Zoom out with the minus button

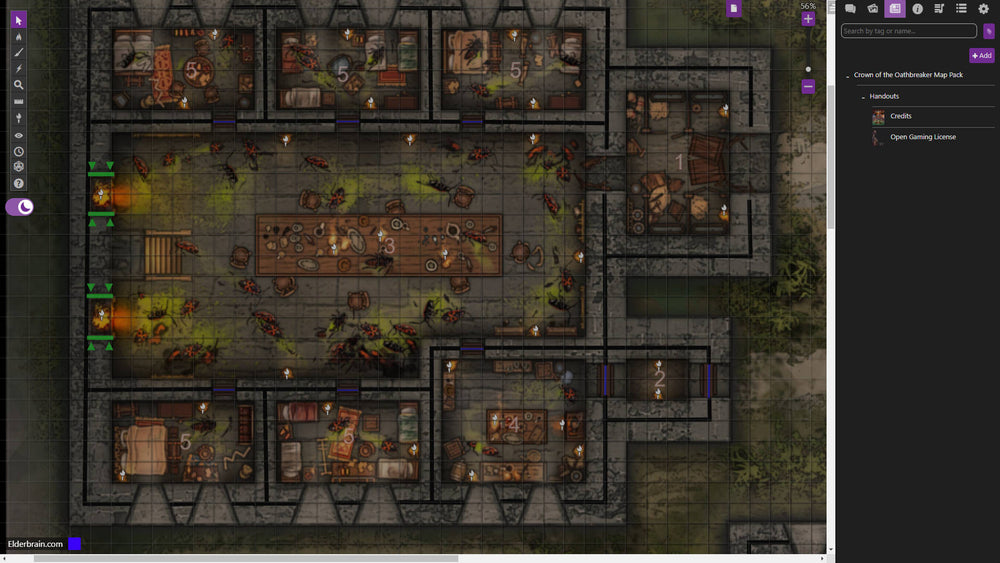coord(808,87)
